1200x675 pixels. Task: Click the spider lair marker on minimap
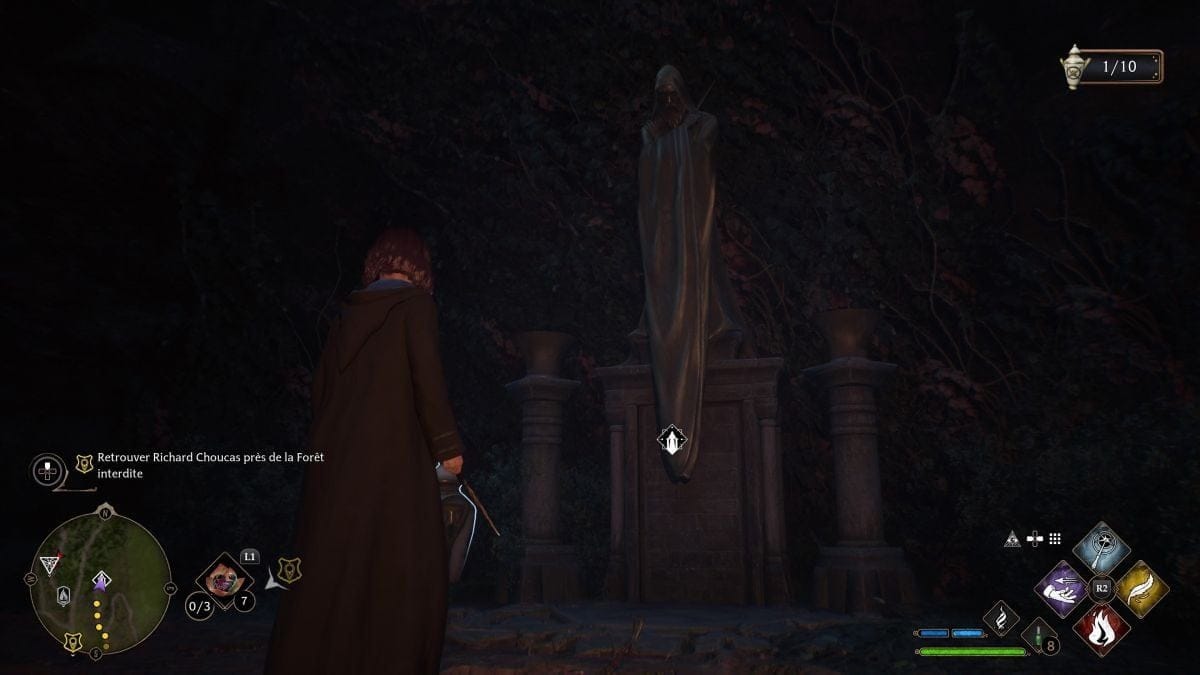click(x=49, y=567)
